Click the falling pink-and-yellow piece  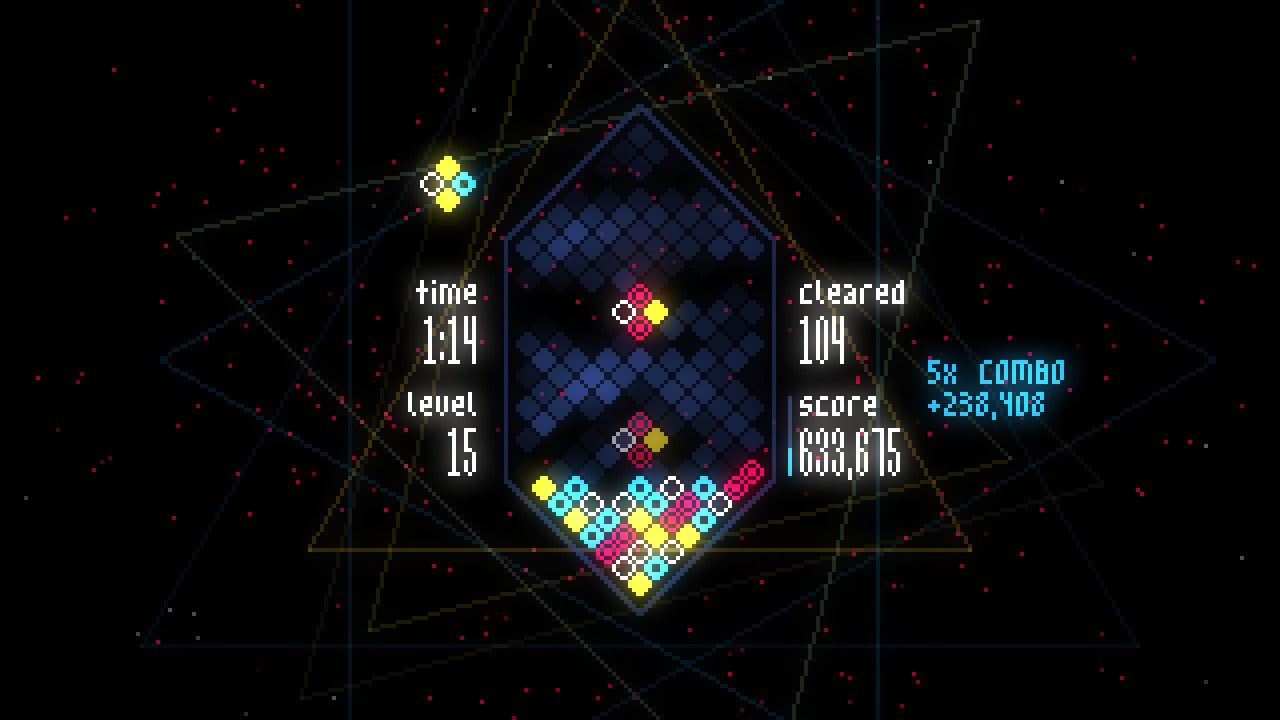[x=640, y=310]
